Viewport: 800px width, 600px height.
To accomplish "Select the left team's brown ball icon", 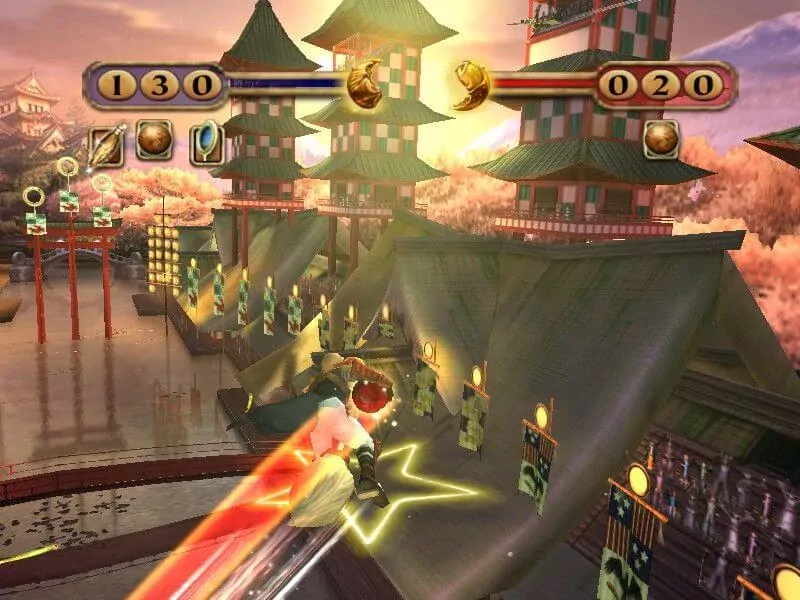I will tap(154, 140).
